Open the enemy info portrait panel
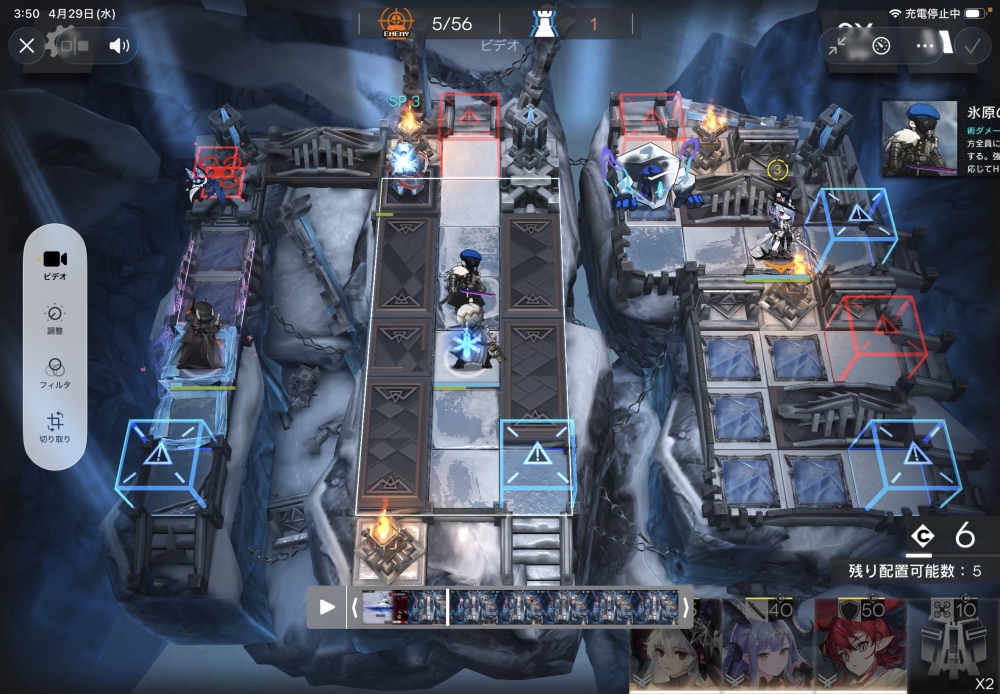 916,140
